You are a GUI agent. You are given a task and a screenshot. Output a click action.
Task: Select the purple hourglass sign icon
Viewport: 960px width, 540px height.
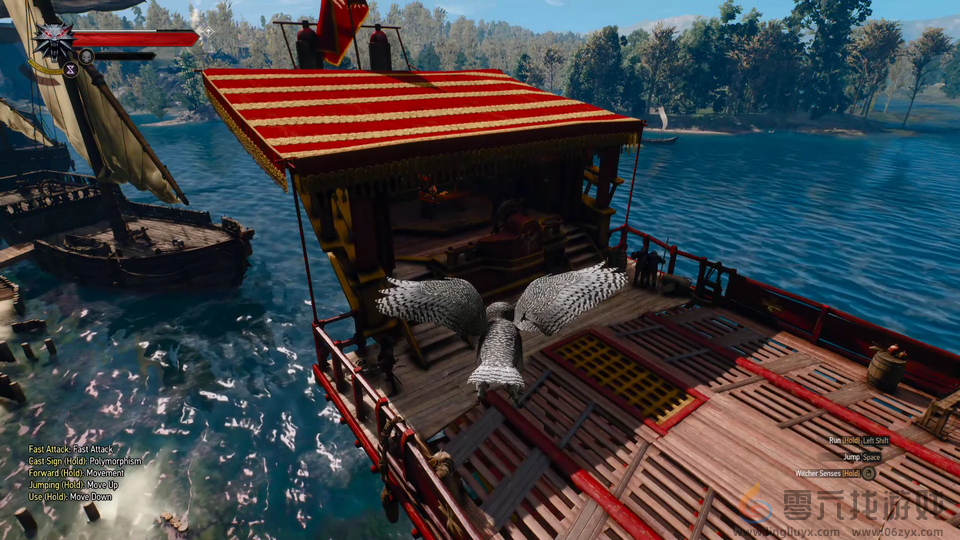point(71,69)
